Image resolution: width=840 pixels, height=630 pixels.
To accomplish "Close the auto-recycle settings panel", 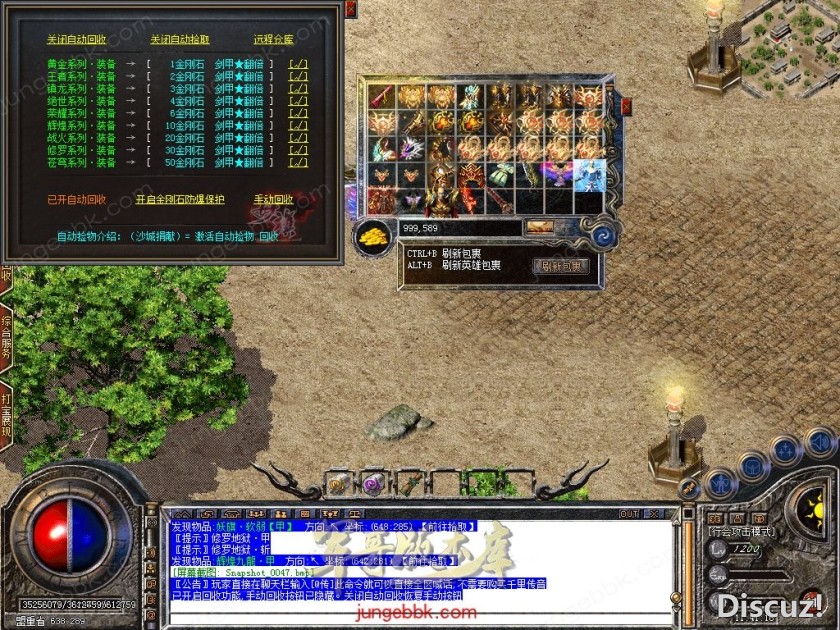I will (350, 9).
